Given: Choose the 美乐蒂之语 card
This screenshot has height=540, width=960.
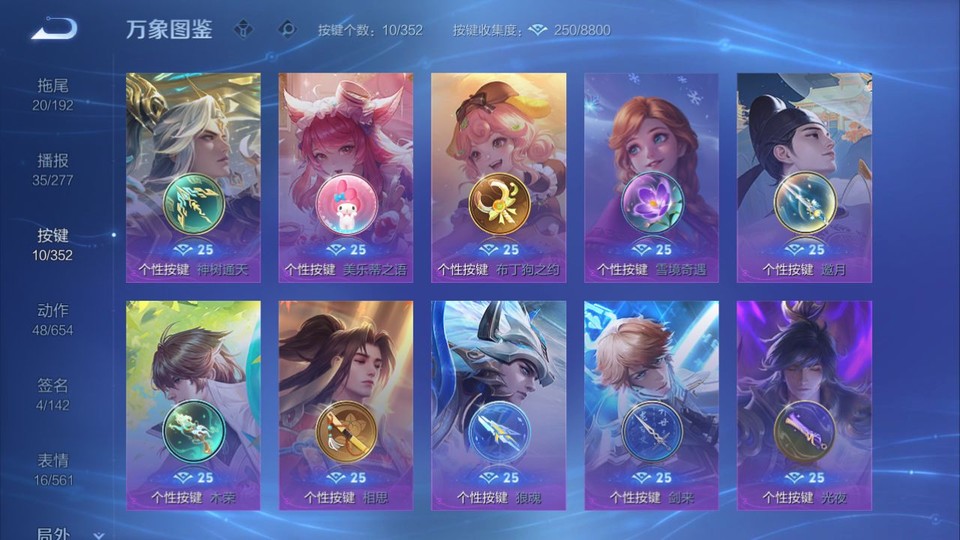Looking at the screenshot, I should [345, 177].
